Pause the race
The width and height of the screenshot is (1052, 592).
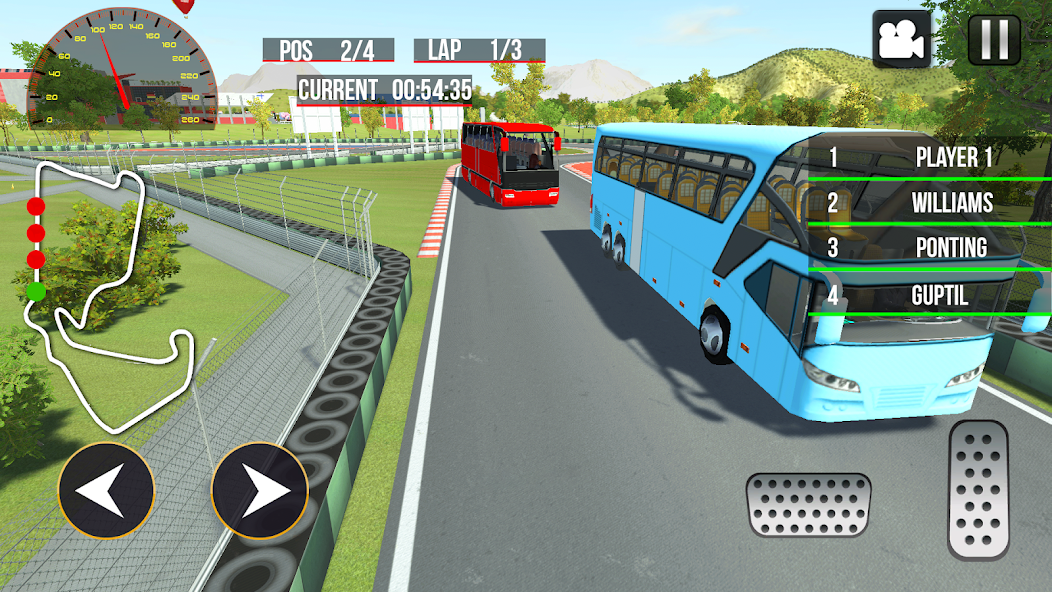pos(994,39)
